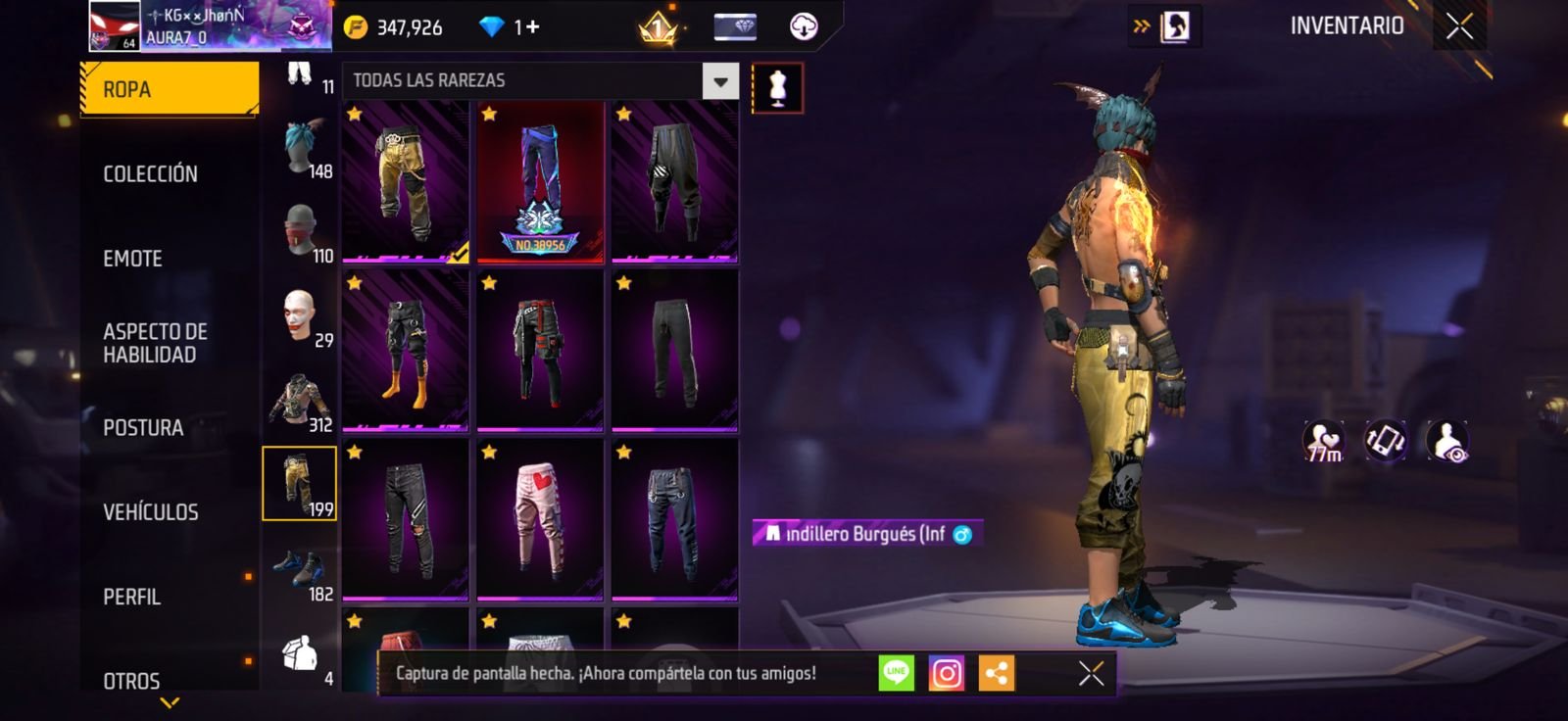Open the tops category with 312 items
Screen dimensions: 1568x721
300,402
